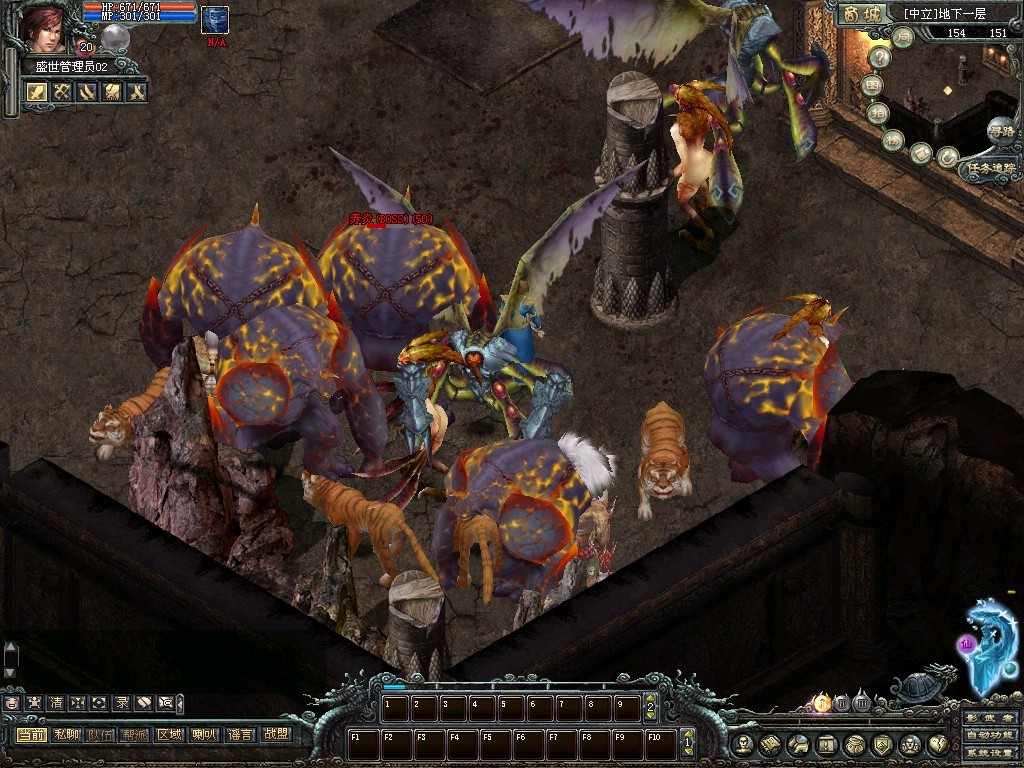Click the 影武者 button
1024x768 pixels.
point(990,718)
